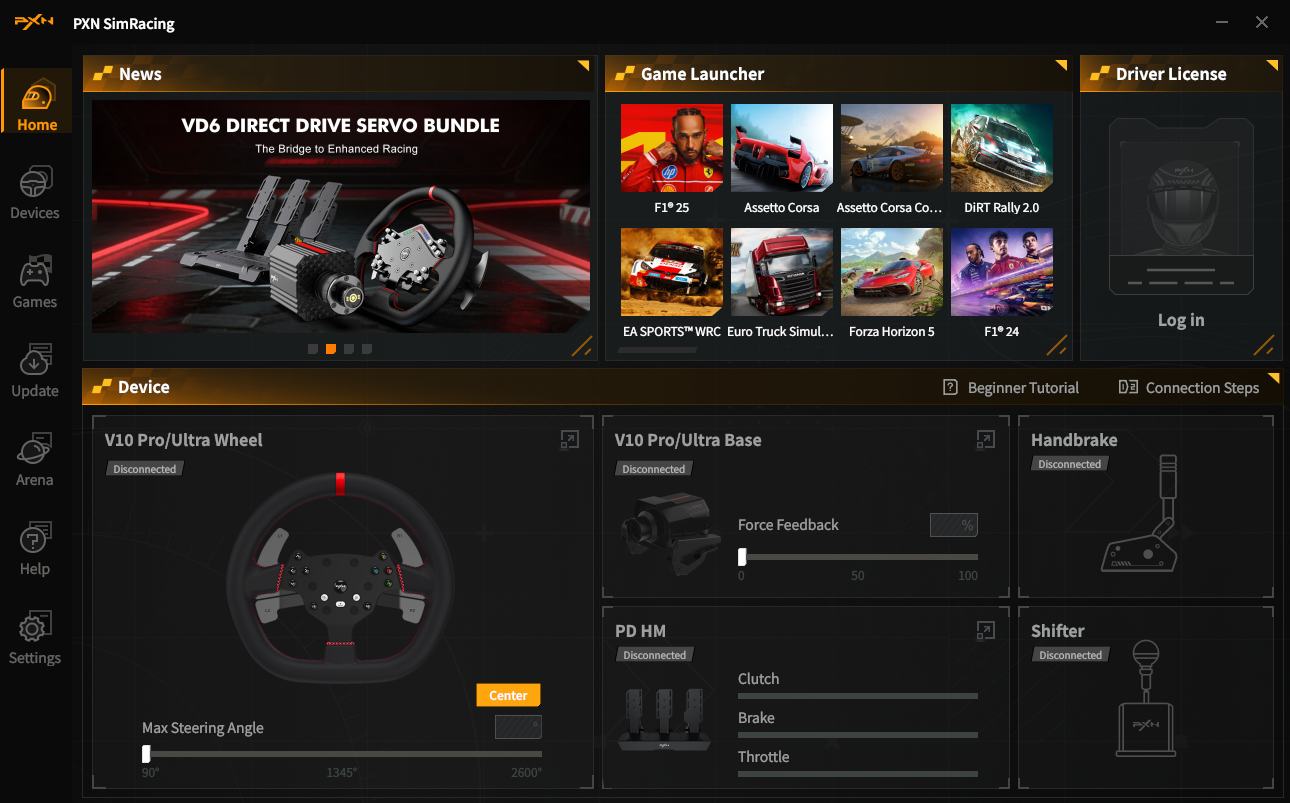Open the Beginner Tutorial
1290x803 pixels.
click(x=1011, y=388)
